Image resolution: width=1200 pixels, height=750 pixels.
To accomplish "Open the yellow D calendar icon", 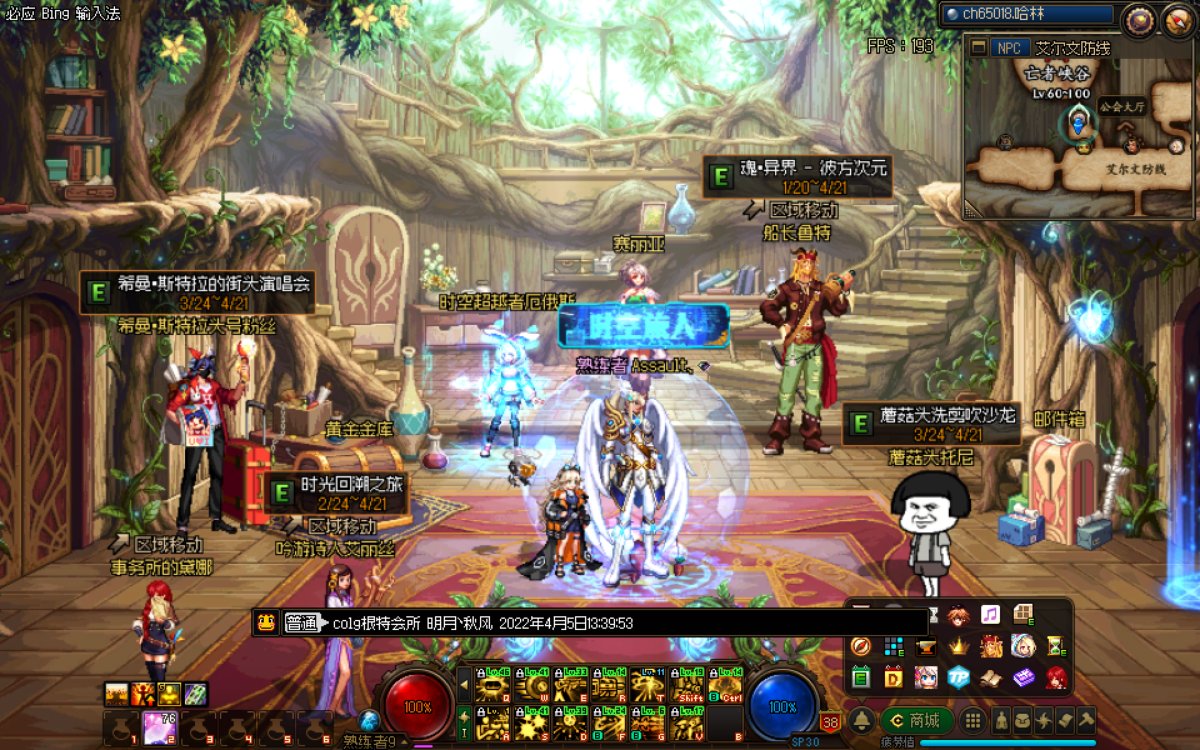I will [894, 677].
